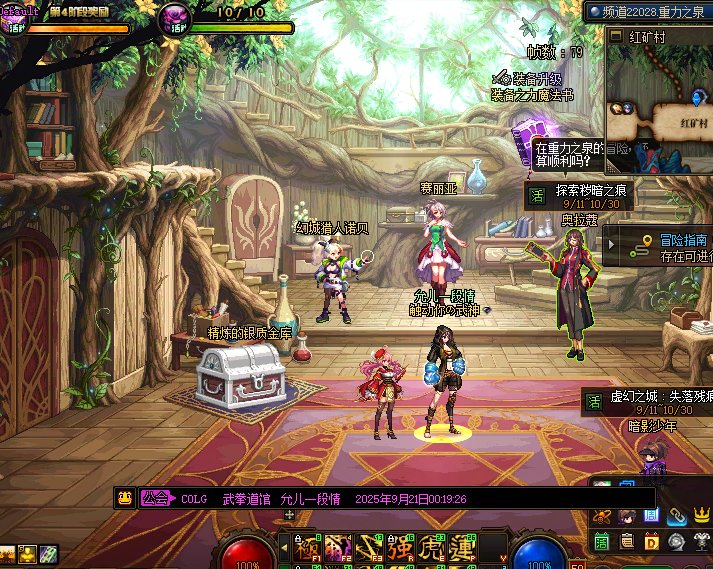Screen dimensions: 713x569
Task: Open the orange D menu icon
Action: point(652,541)
